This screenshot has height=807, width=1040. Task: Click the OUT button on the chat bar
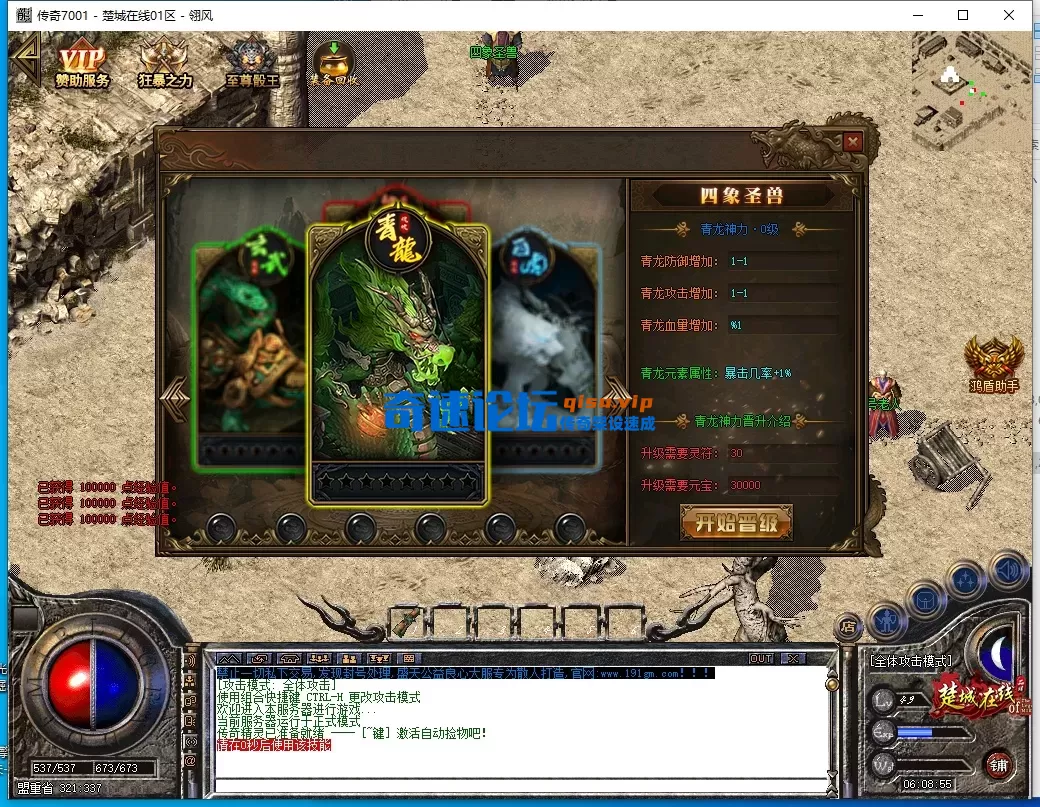coord(761,659)
